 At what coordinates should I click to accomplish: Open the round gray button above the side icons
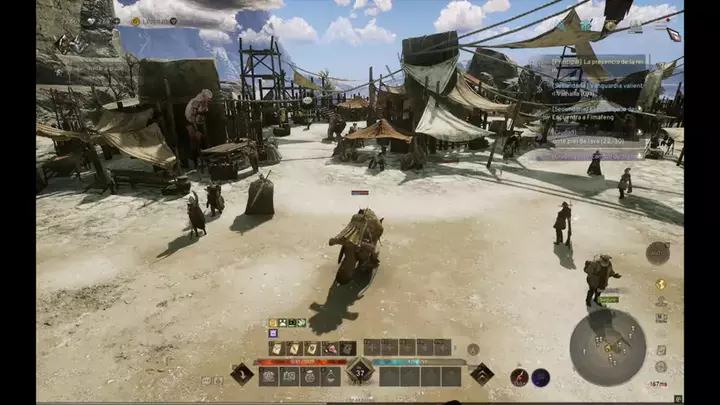657,252
